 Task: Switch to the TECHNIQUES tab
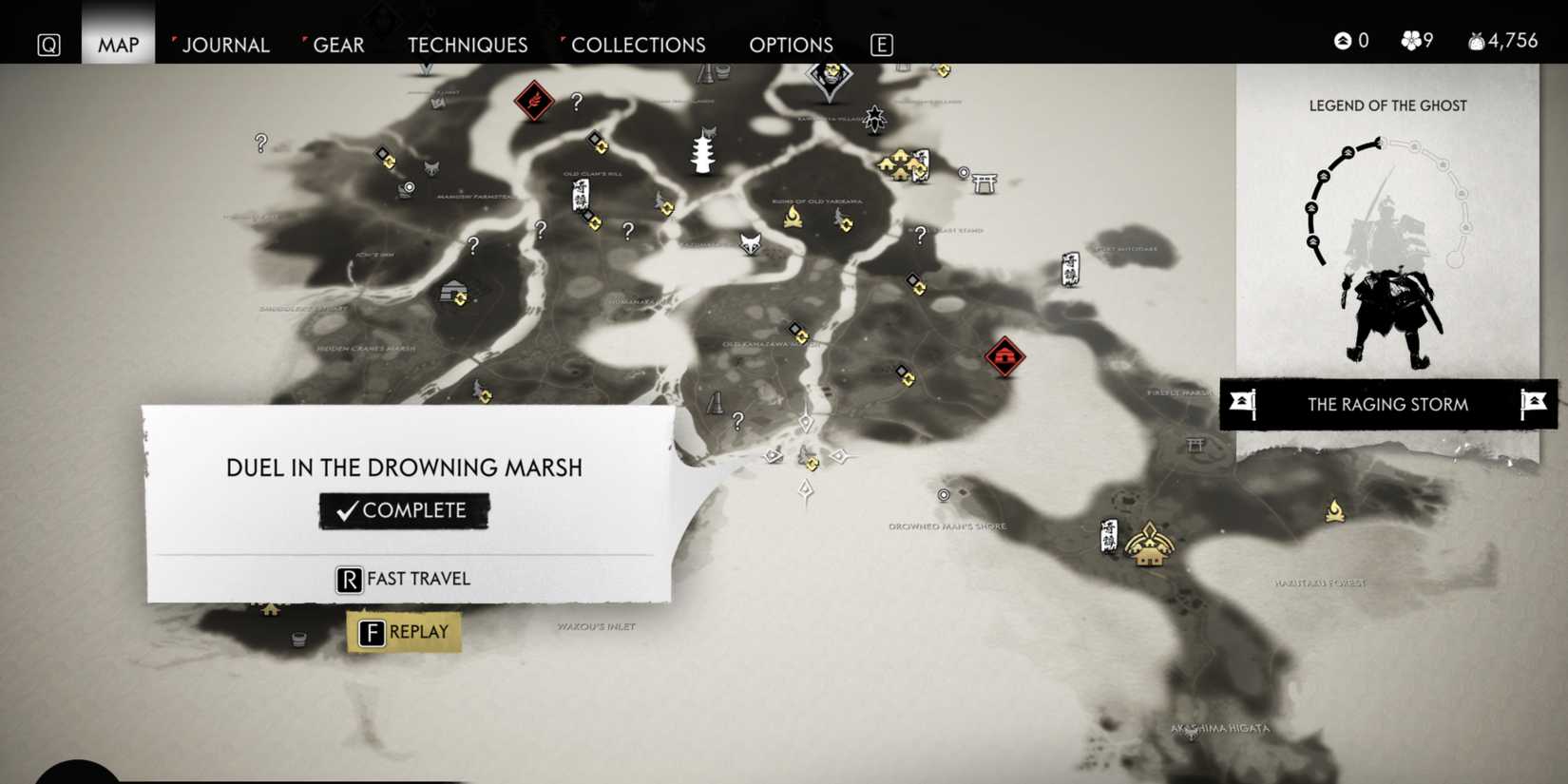pos(467,45)
